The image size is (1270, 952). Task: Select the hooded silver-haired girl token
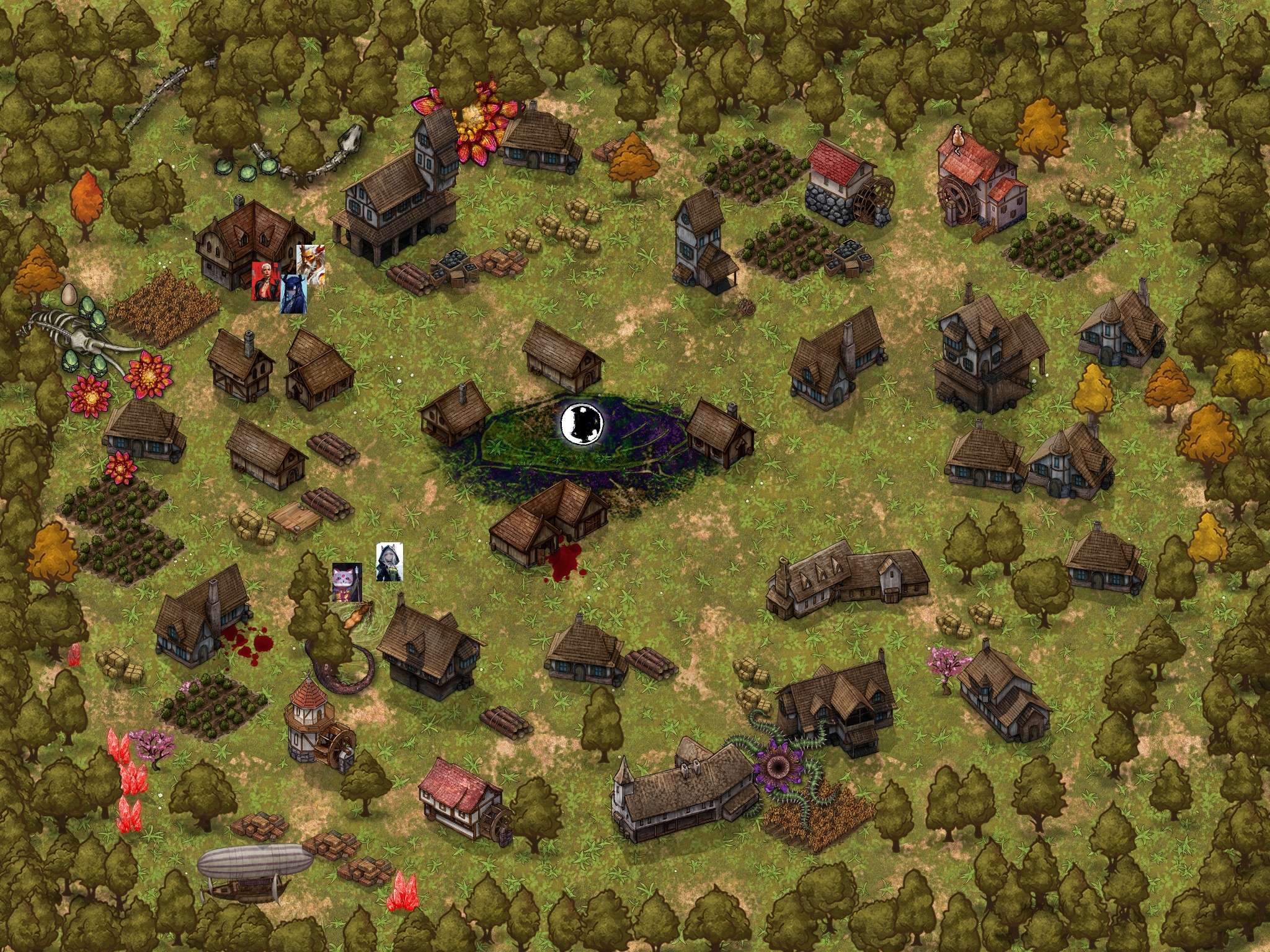(x=389, y=562)
